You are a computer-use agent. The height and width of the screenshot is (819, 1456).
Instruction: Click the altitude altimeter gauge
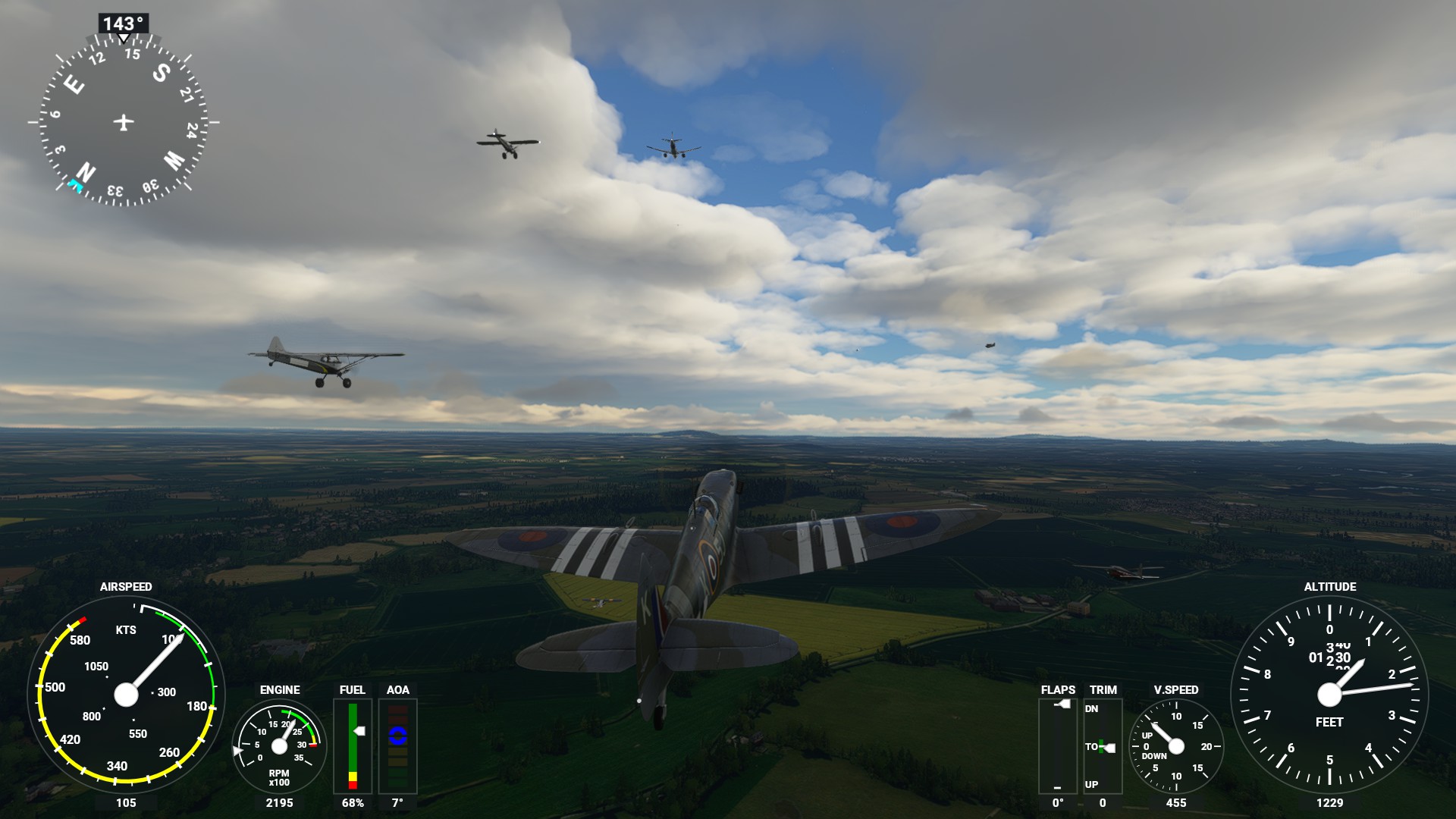point(1329,694)
